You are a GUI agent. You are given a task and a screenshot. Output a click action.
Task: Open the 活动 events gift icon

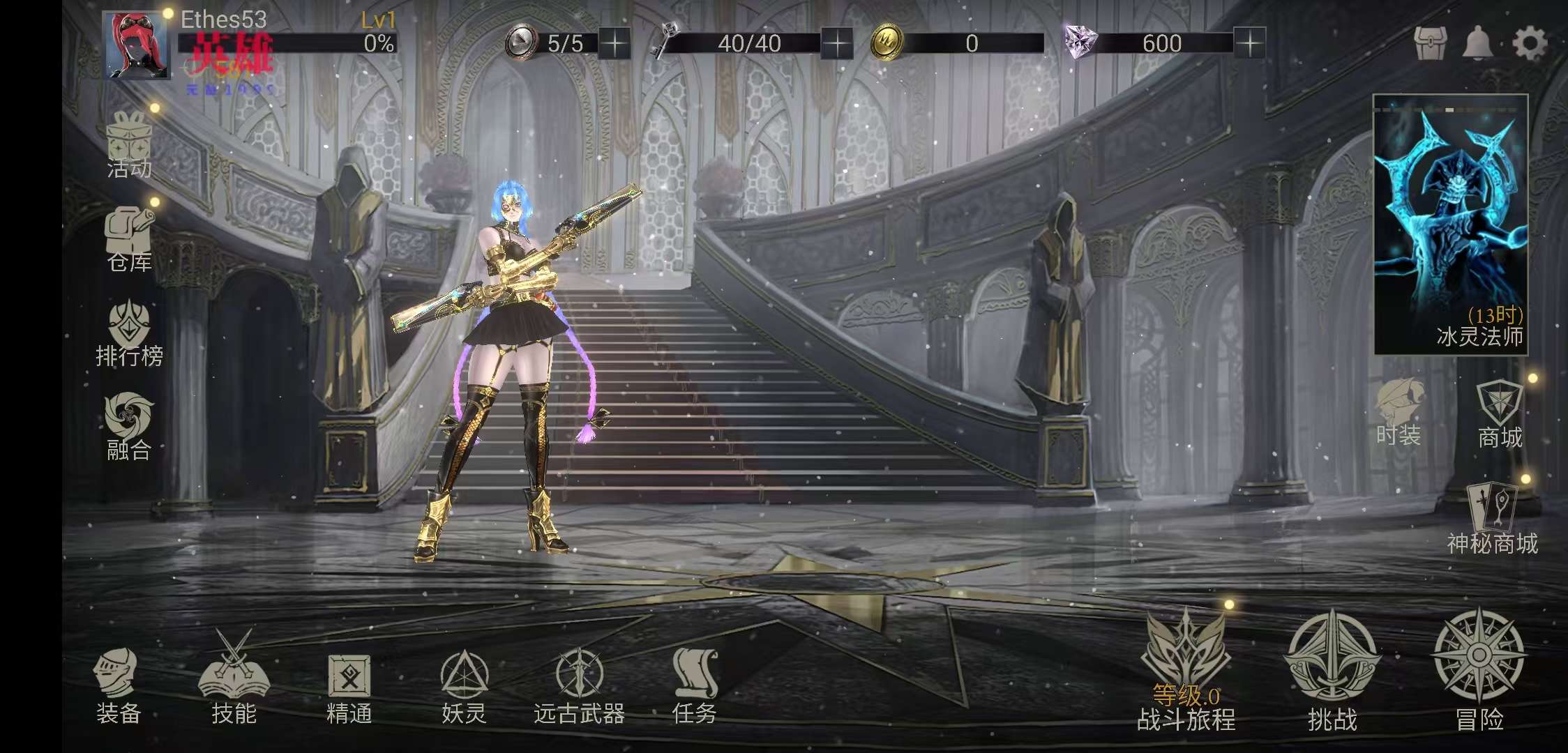(129, 145)
